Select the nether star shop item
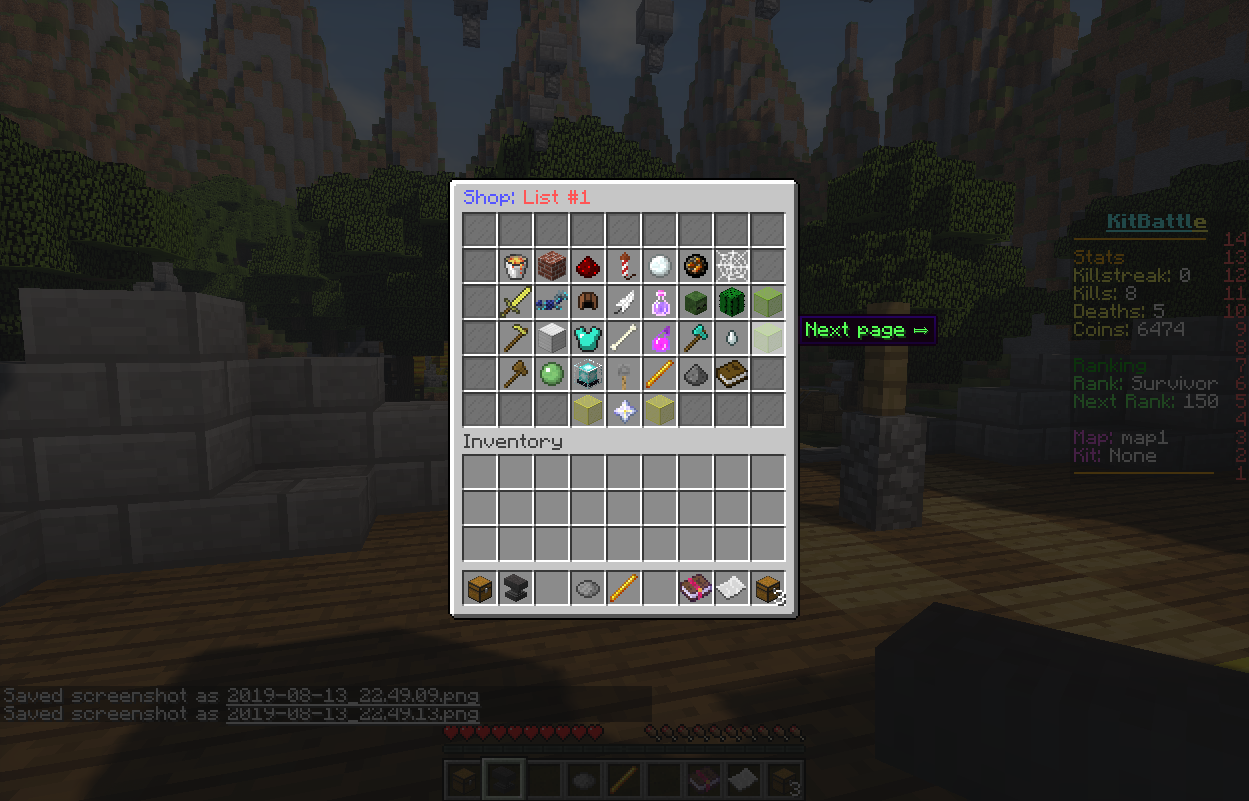The height and width of the screenshot is (801, 1249). (x=624, y=410)
